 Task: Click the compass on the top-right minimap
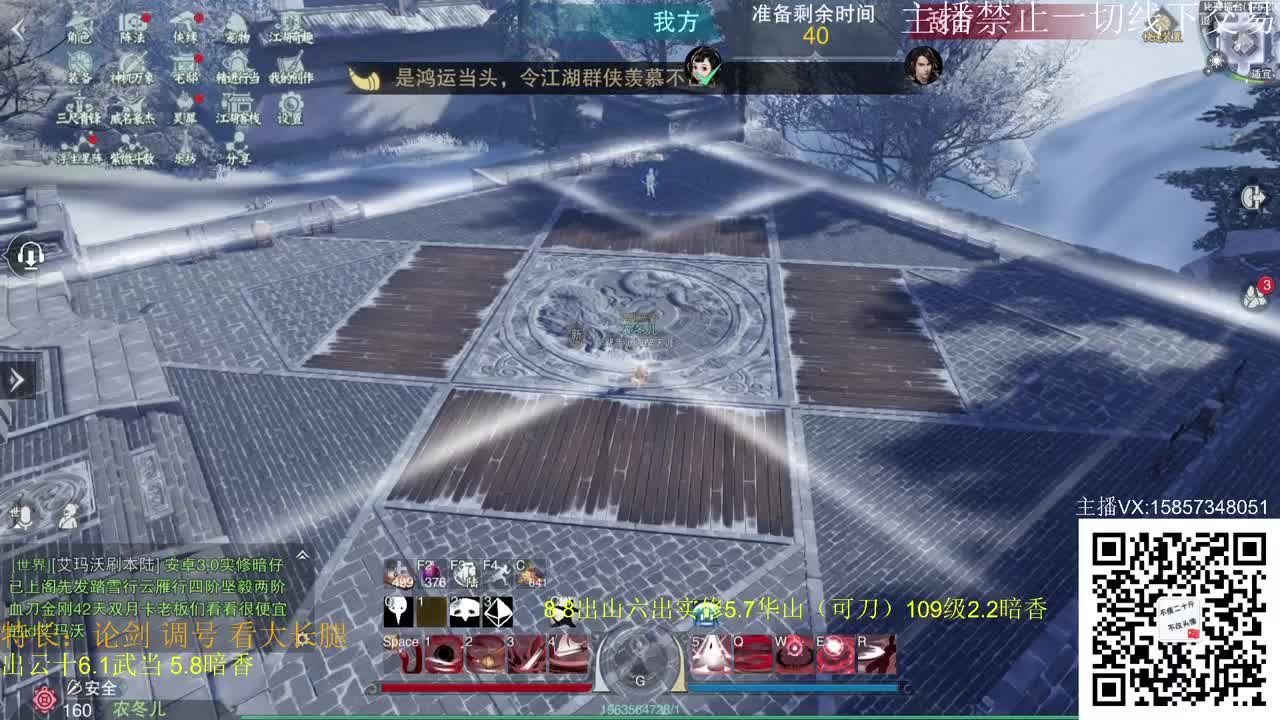click(1217, 61)
